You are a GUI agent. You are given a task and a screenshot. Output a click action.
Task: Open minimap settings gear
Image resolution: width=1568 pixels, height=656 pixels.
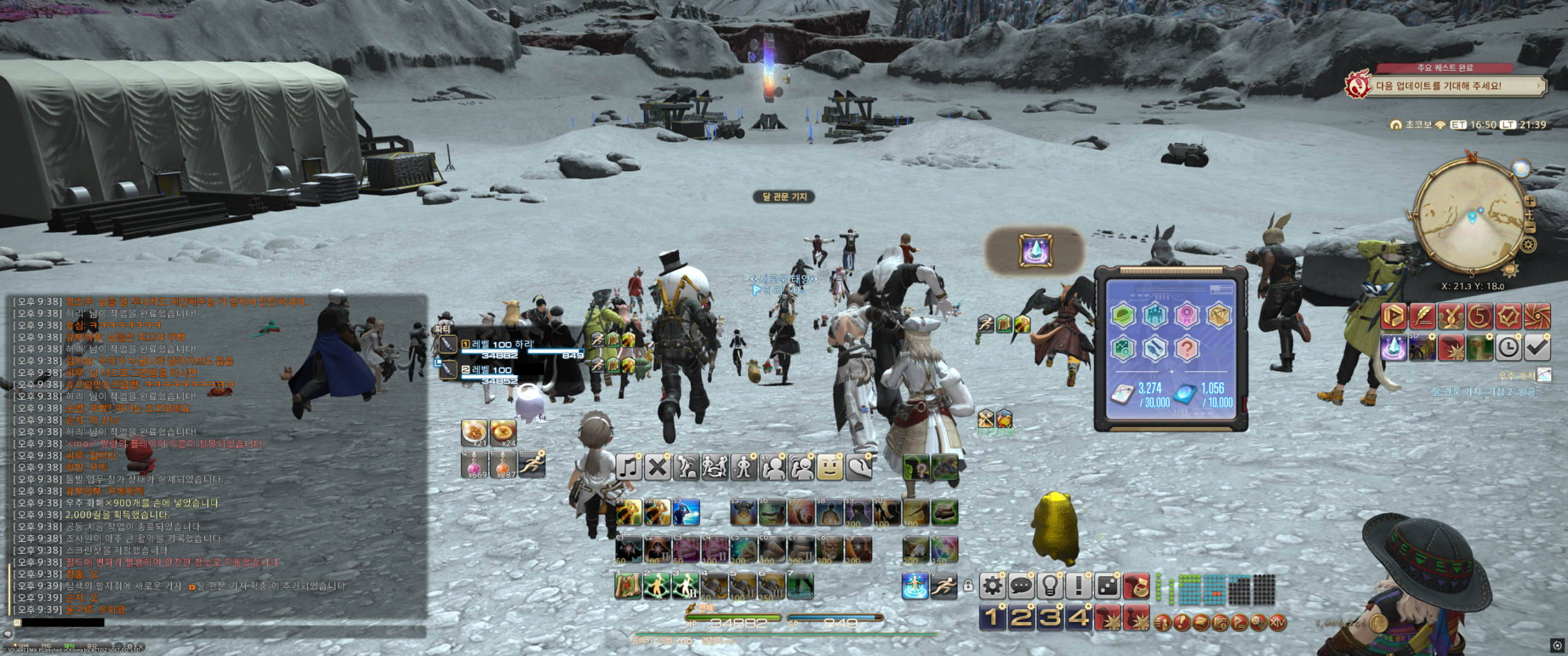point(1529,245)
